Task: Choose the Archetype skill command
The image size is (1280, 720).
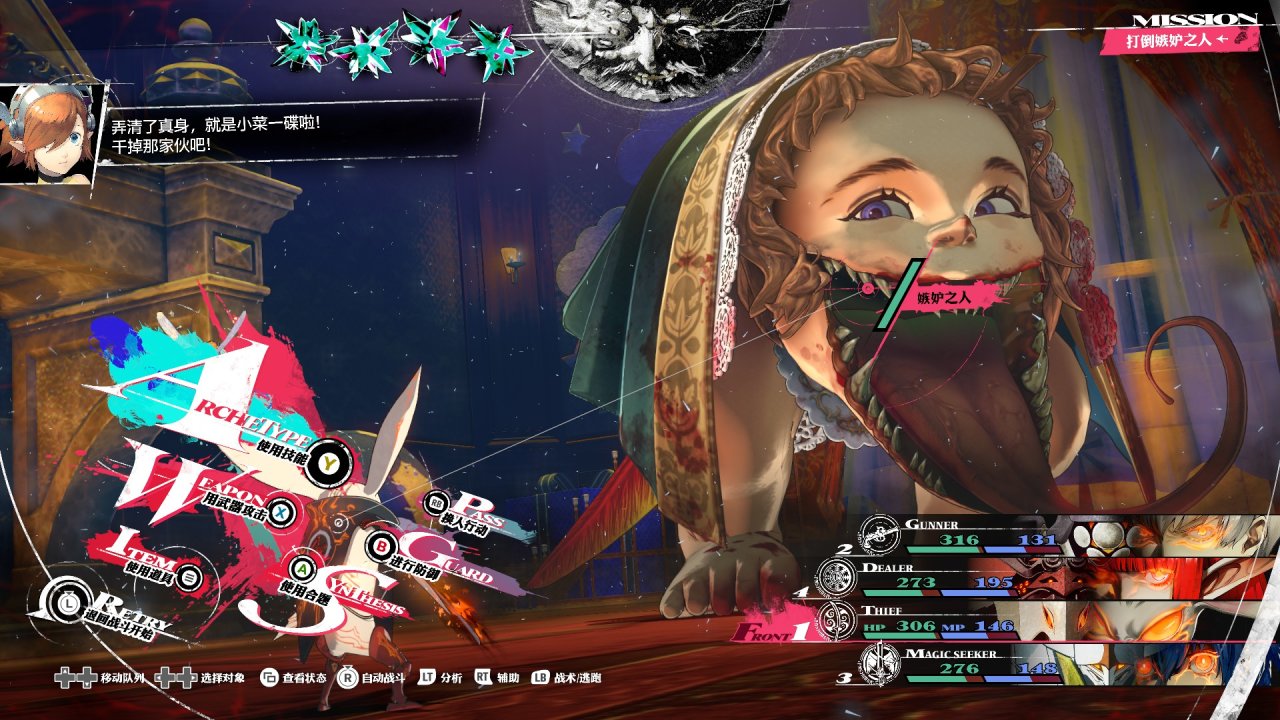Action: click(x=329, y=461)
